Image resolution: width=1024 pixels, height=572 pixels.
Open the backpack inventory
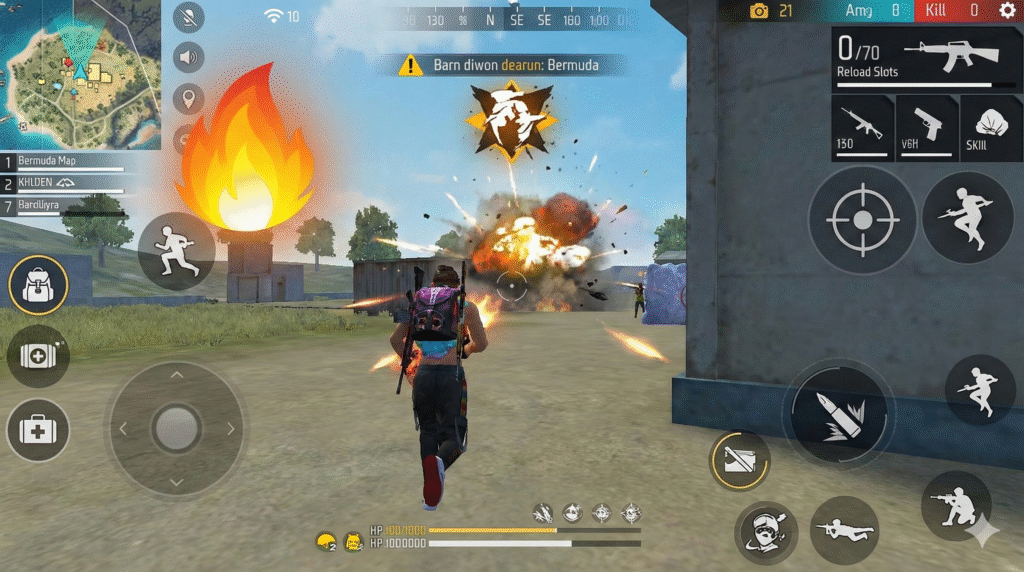(x=38, y=286)
